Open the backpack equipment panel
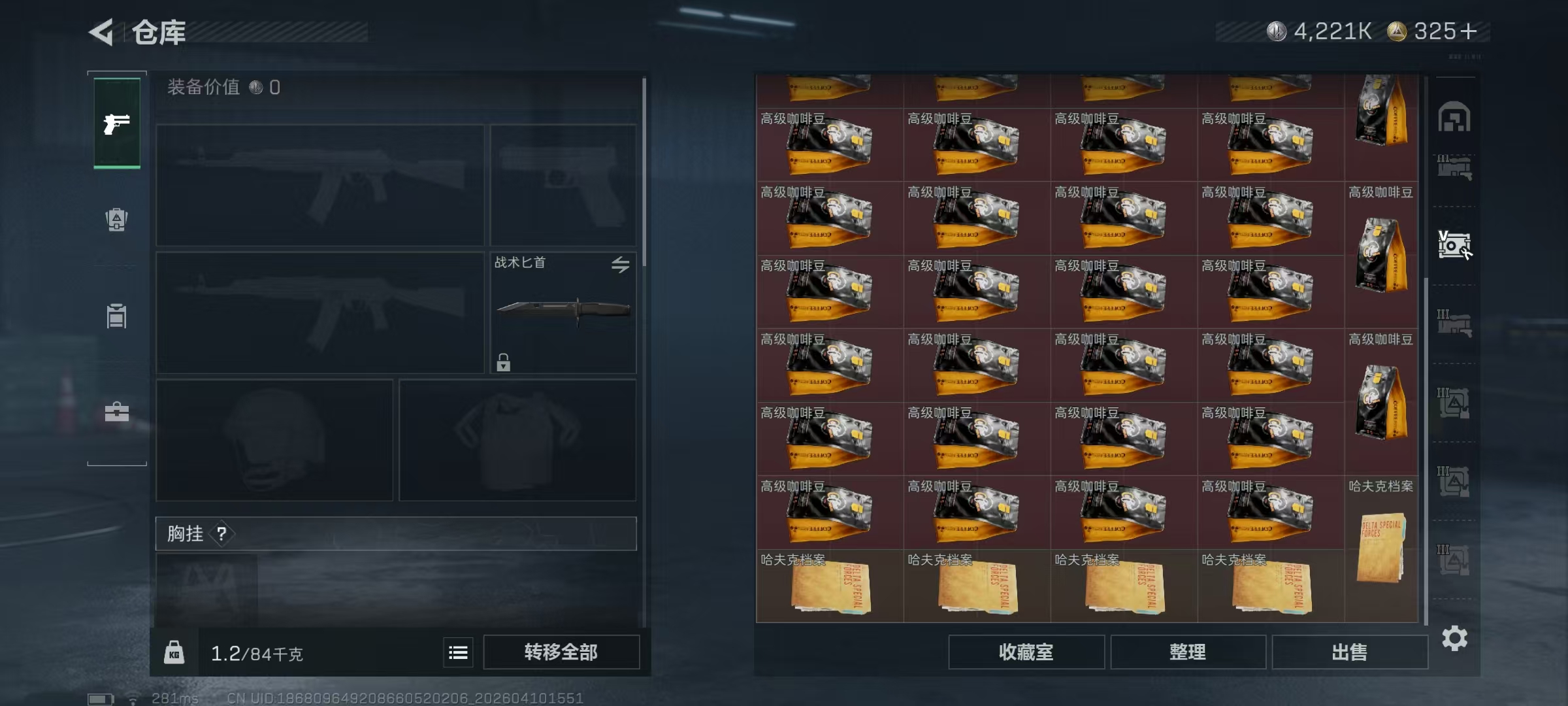This screenshot has height=706, width=1568. pyautogui.click(x=116, y=219)
